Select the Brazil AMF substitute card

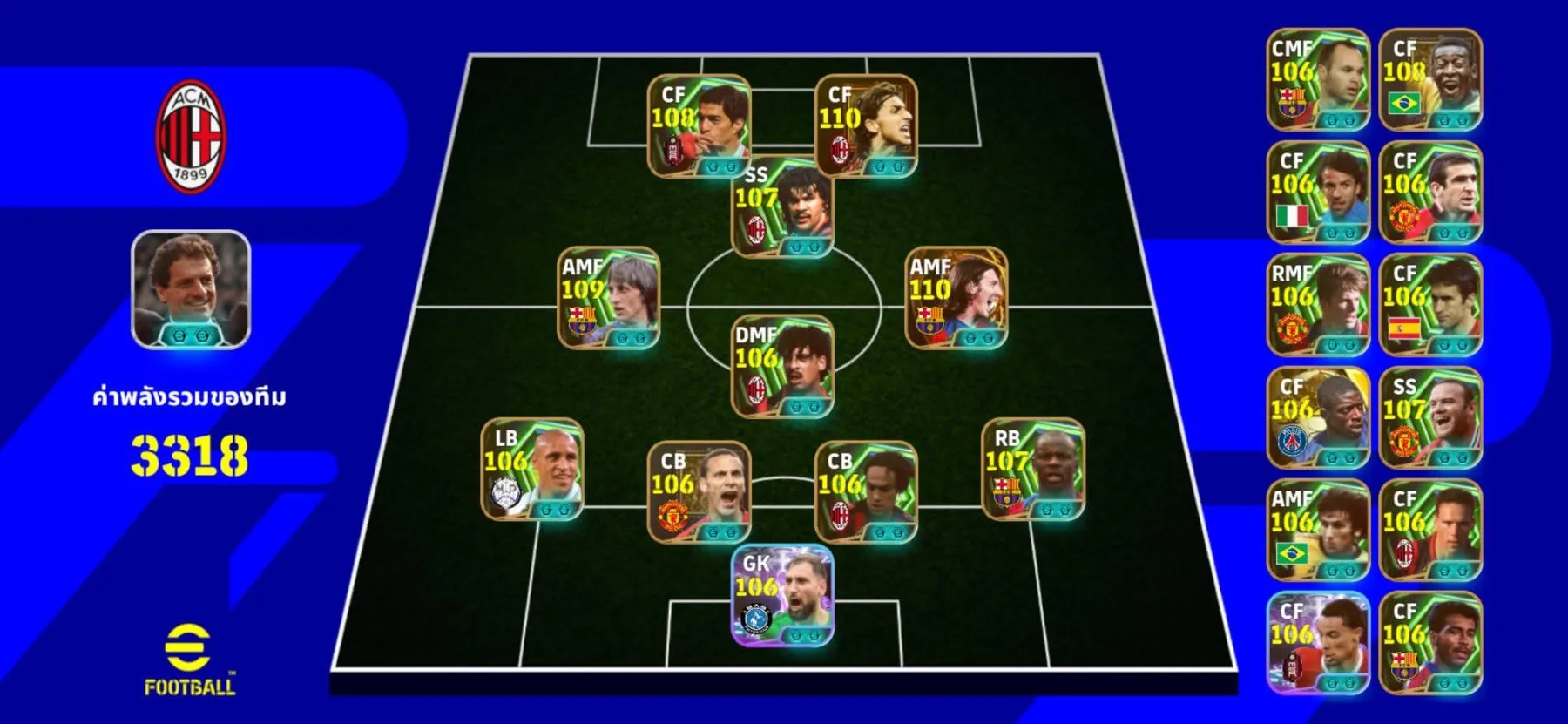[x=1317, y=530]
